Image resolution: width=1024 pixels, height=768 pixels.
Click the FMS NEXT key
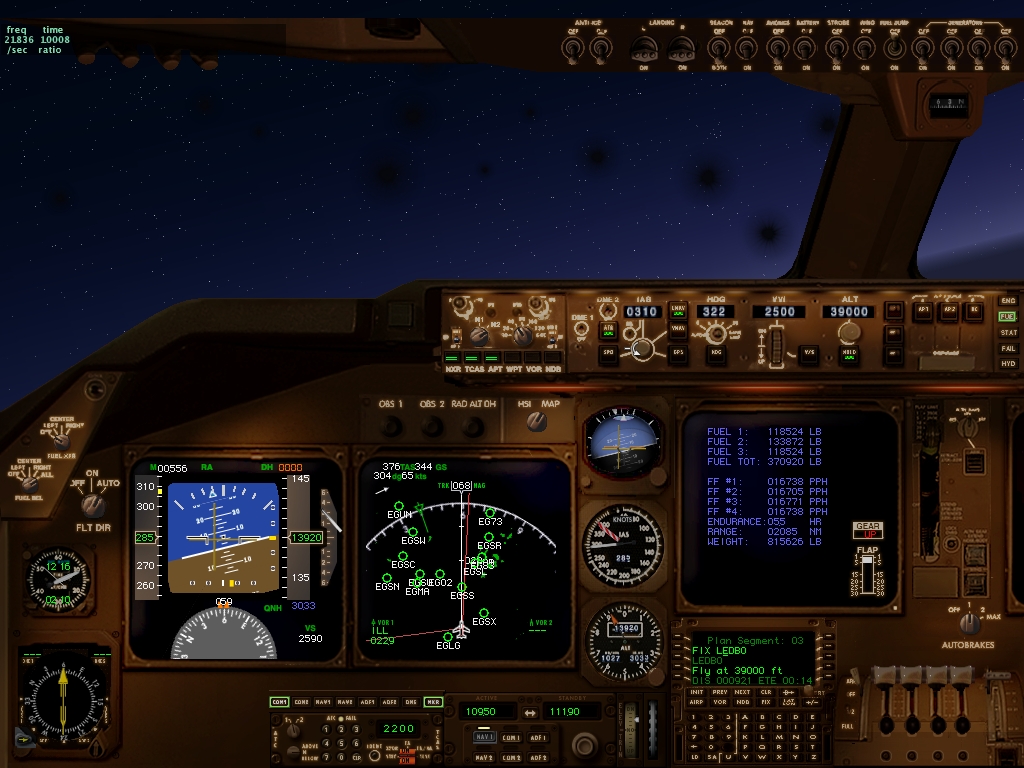[741, 691]
